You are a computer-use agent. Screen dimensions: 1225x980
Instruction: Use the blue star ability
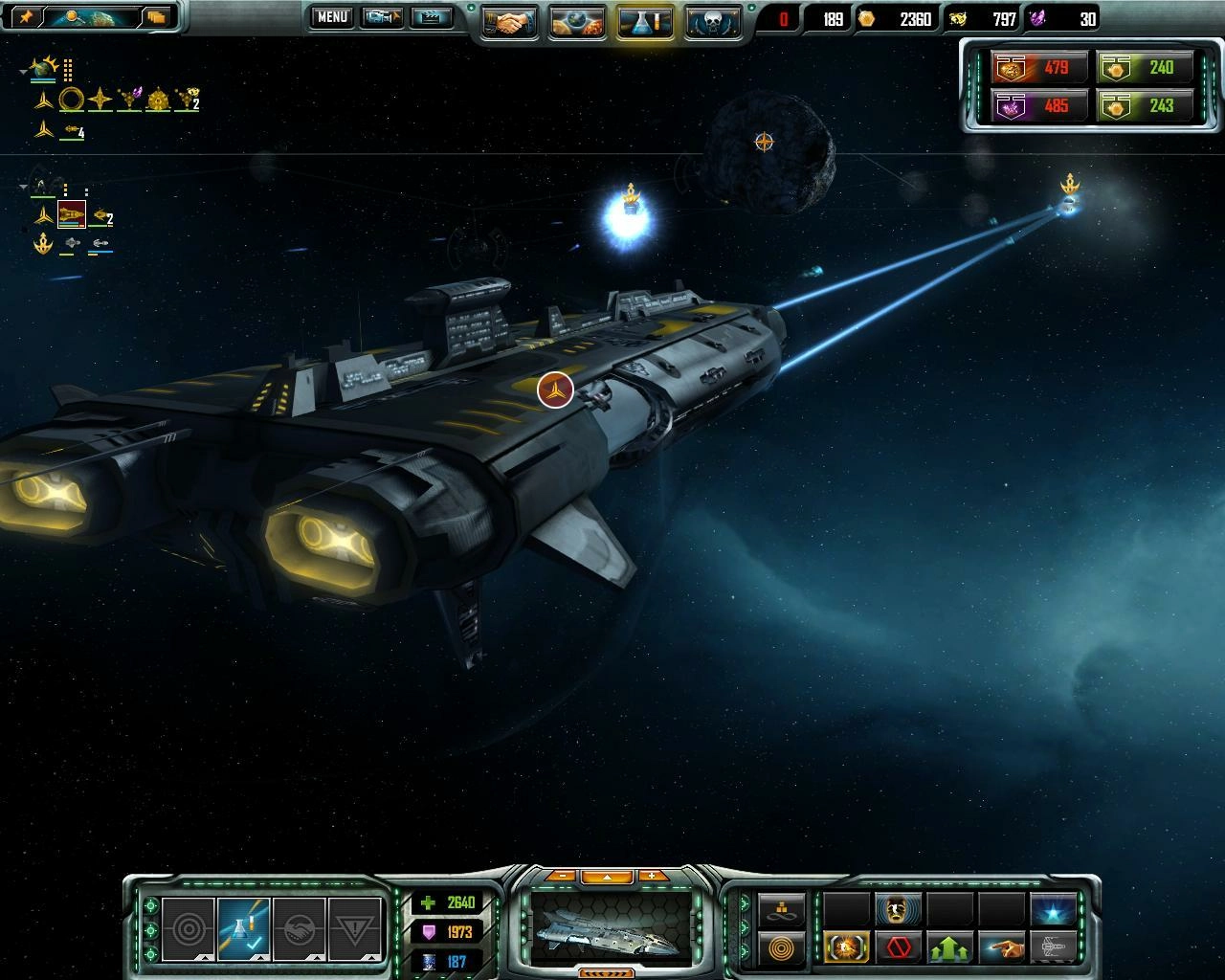1053,910
